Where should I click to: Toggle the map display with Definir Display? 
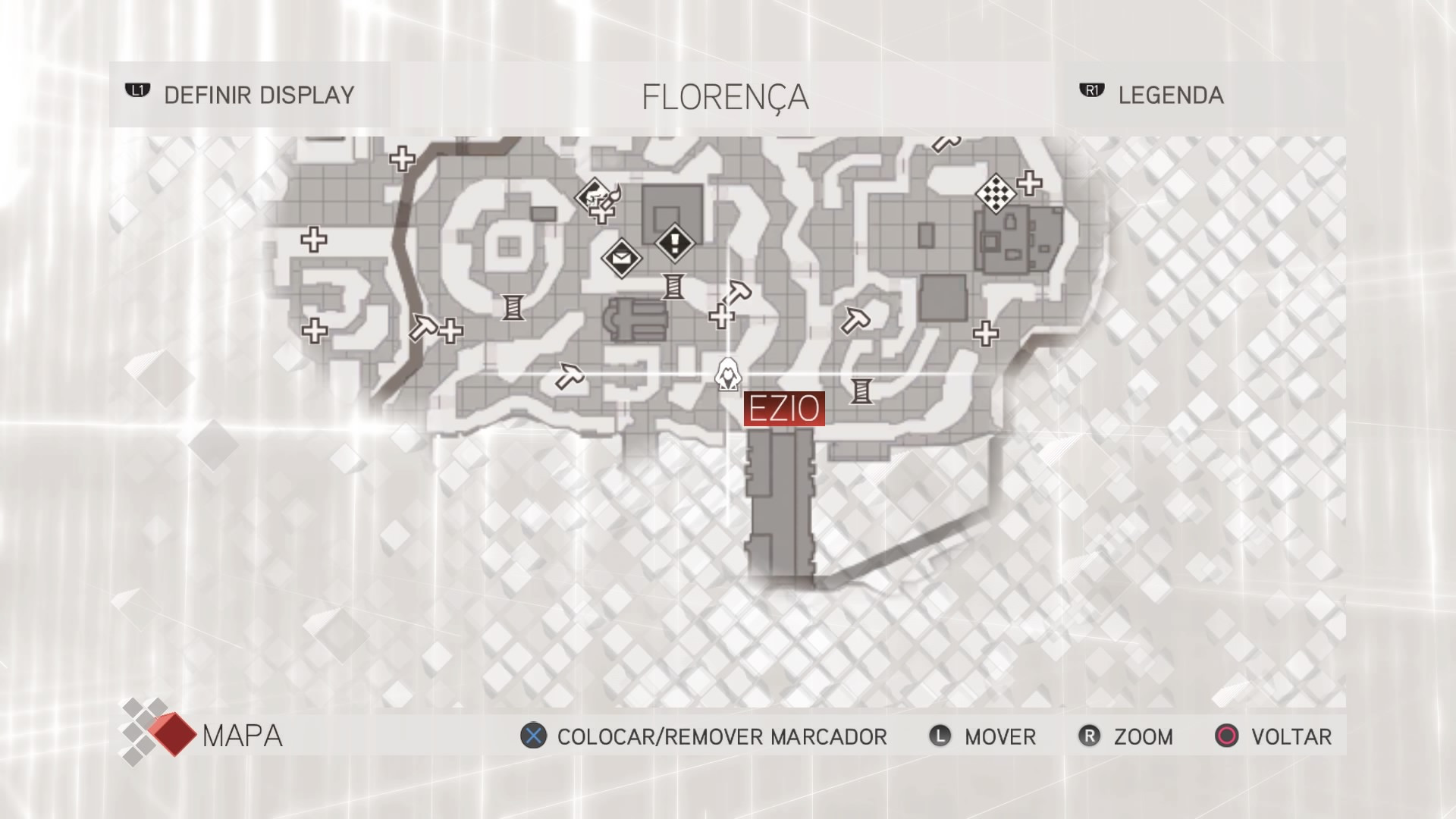point(258,94)
